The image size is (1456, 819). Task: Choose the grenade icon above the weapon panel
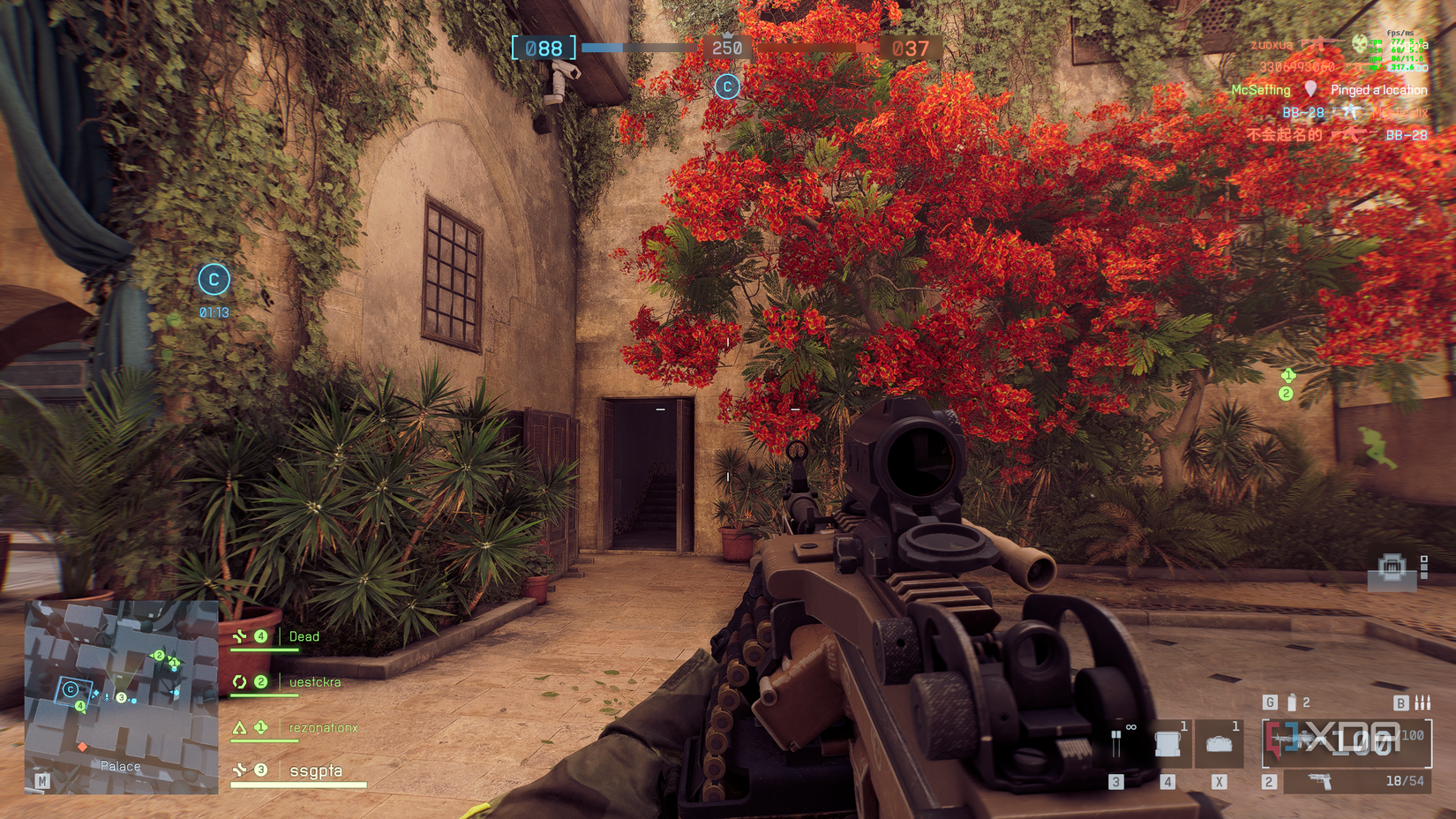tap(1292, 703)
